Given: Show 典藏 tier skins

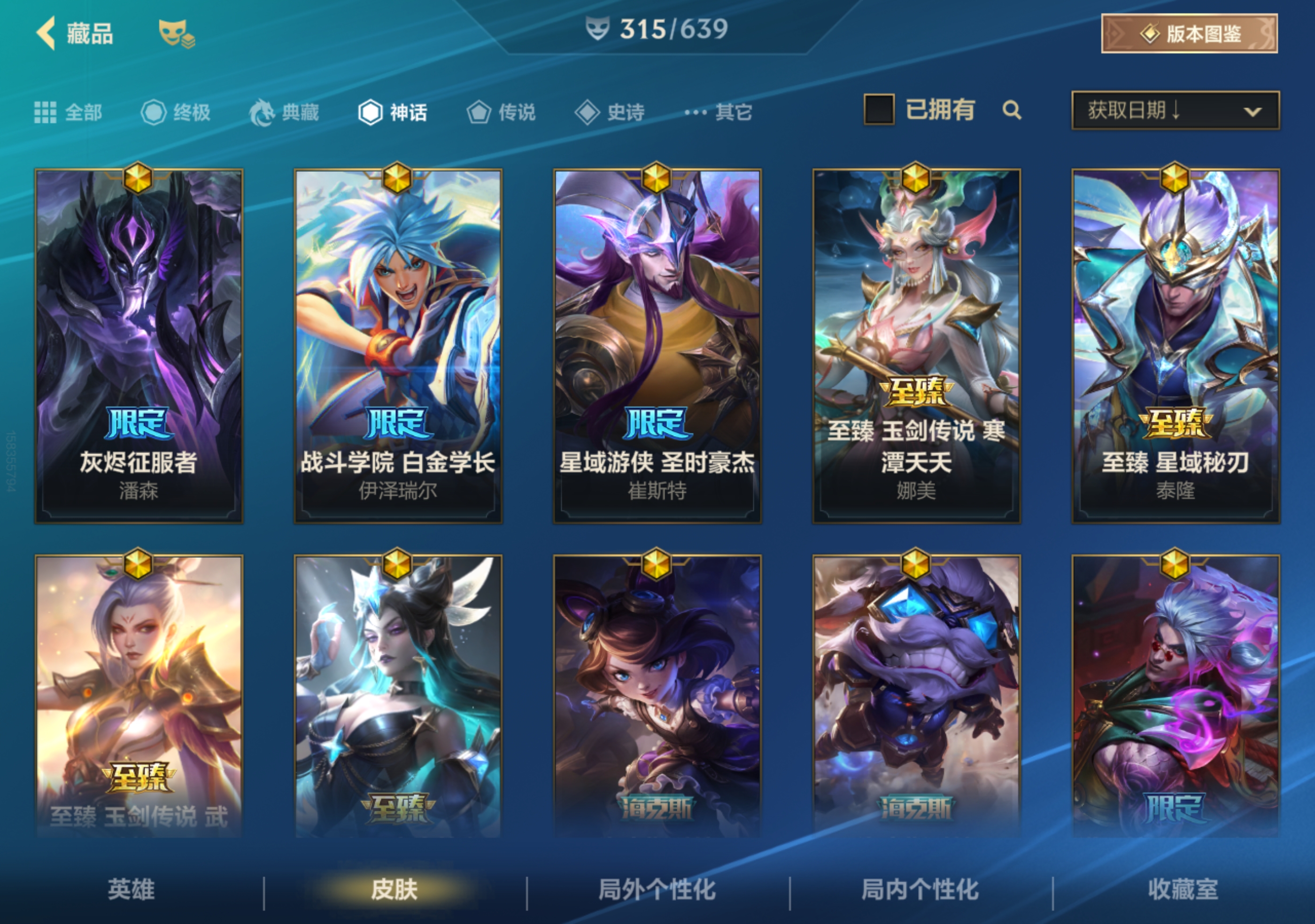Looking at the screenshot, I should 284,112.
